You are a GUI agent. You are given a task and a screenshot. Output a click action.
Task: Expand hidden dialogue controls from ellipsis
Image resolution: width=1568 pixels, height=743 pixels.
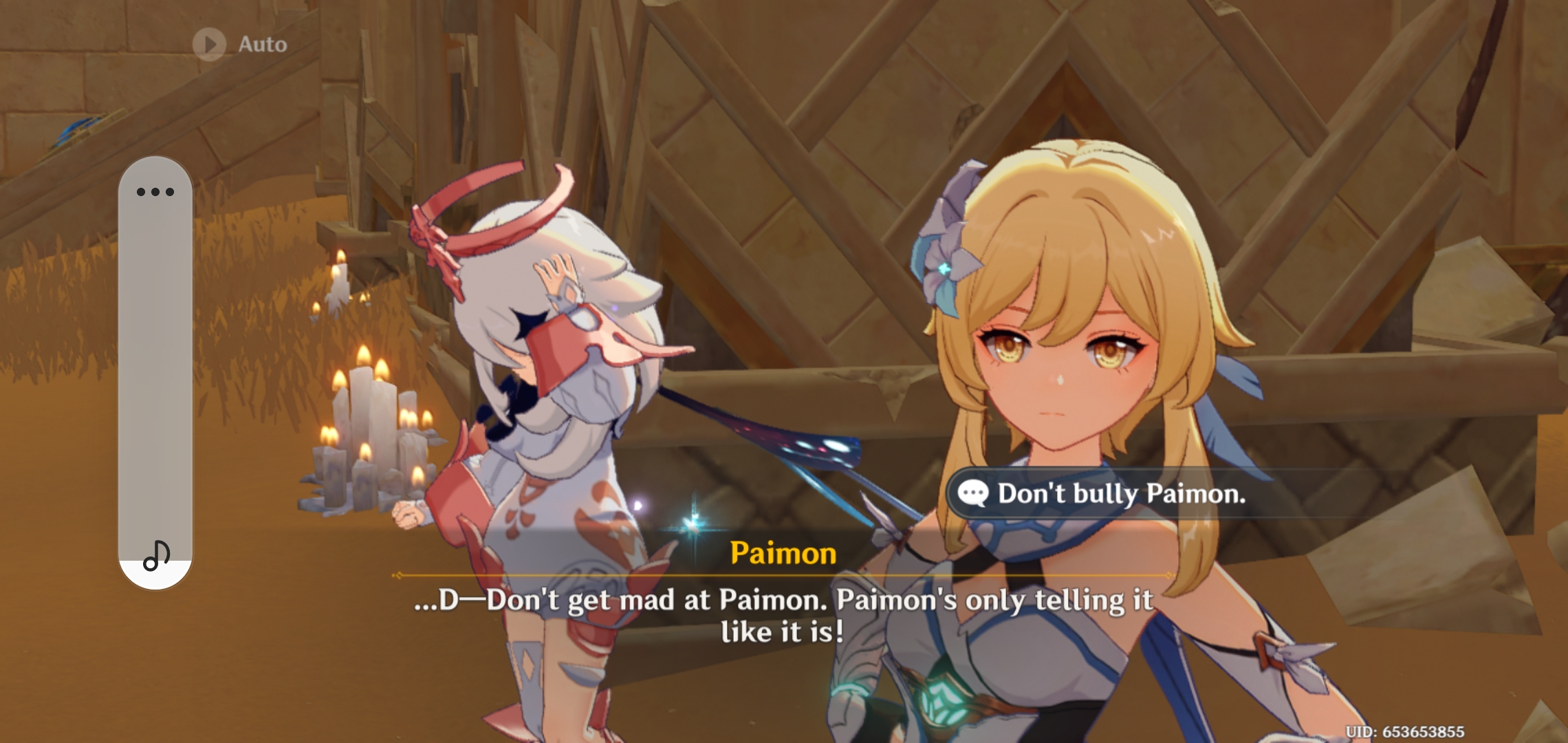pyautogui.click(x=157, y=191)
